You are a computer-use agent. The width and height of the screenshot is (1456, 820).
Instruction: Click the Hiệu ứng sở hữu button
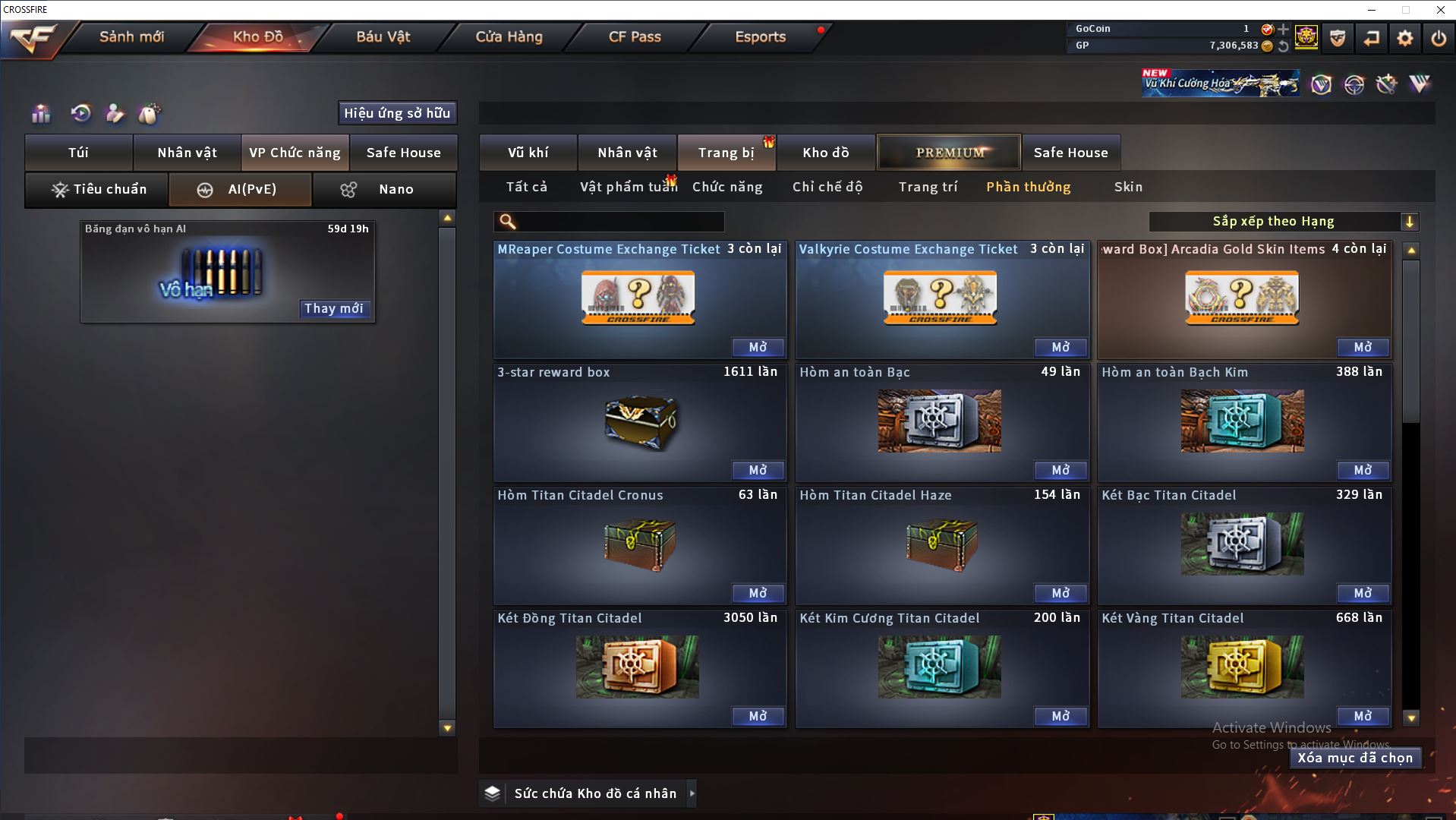397,113
